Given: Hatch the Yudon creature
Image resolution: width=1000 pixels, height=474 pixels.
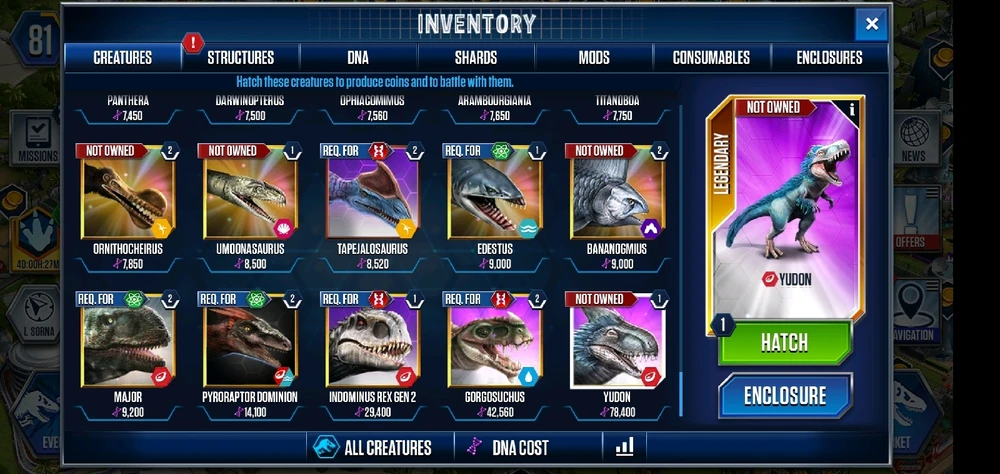Looking at the screenshot, I should coord(784,342).
